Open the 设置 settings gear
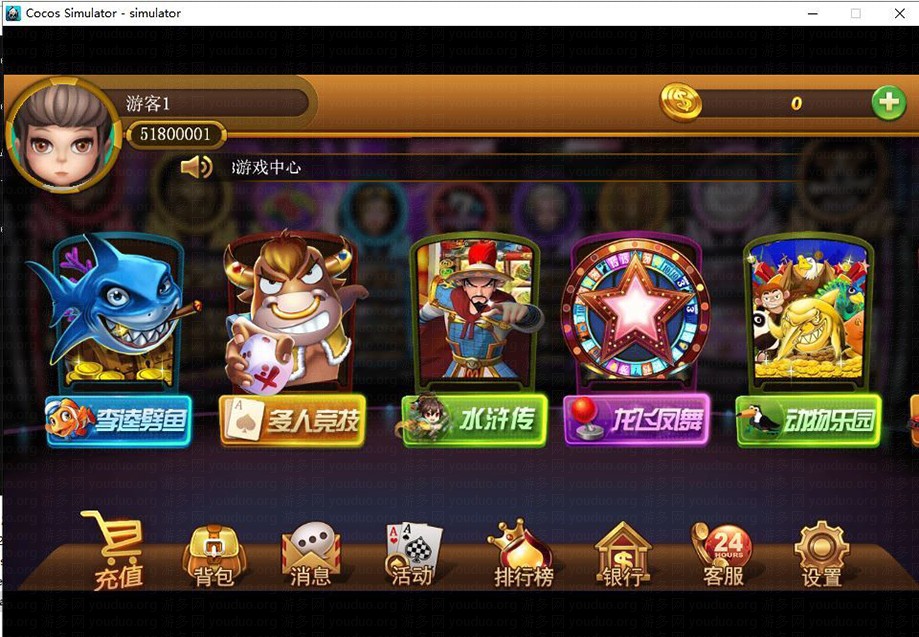 click(821, 555)
